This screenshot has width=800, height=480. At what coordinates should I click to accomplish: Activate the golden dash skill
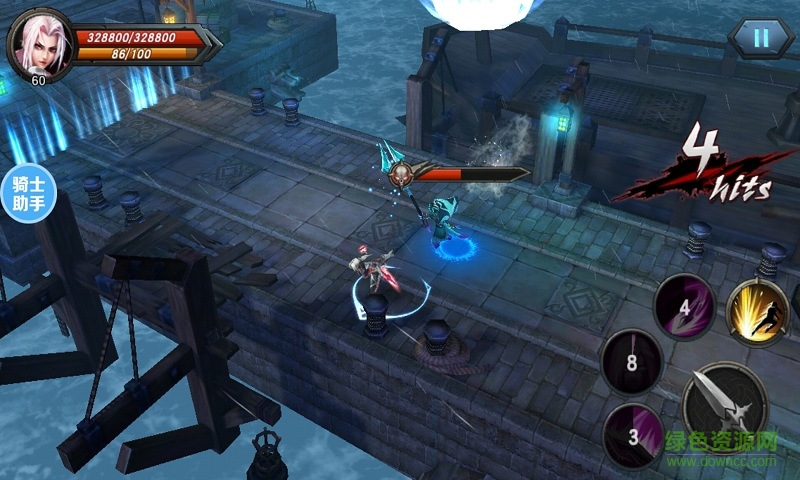[759, 310]
